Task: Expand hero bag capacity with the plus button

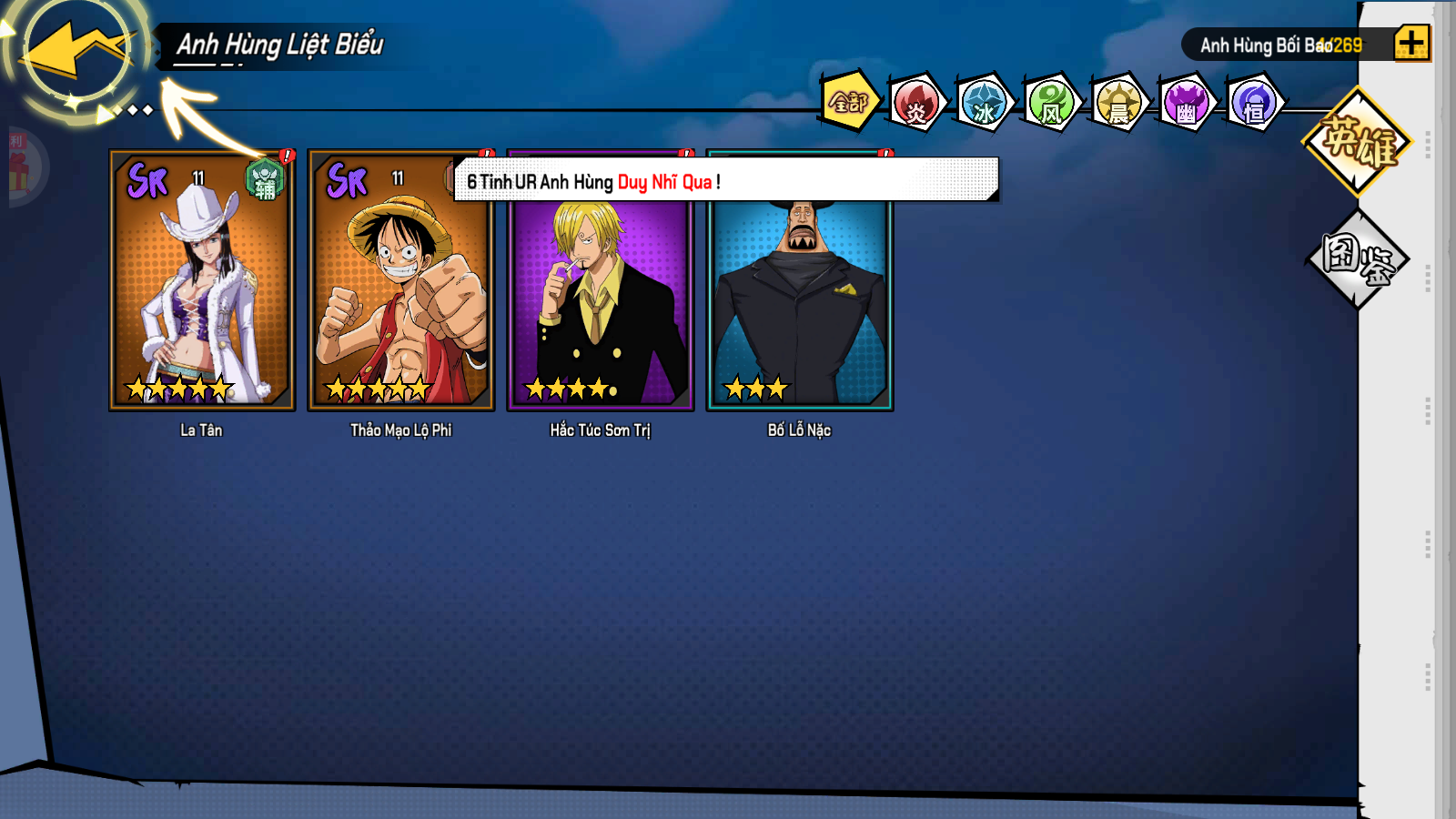Action: pyautogui.click(x=1411, y=43)
